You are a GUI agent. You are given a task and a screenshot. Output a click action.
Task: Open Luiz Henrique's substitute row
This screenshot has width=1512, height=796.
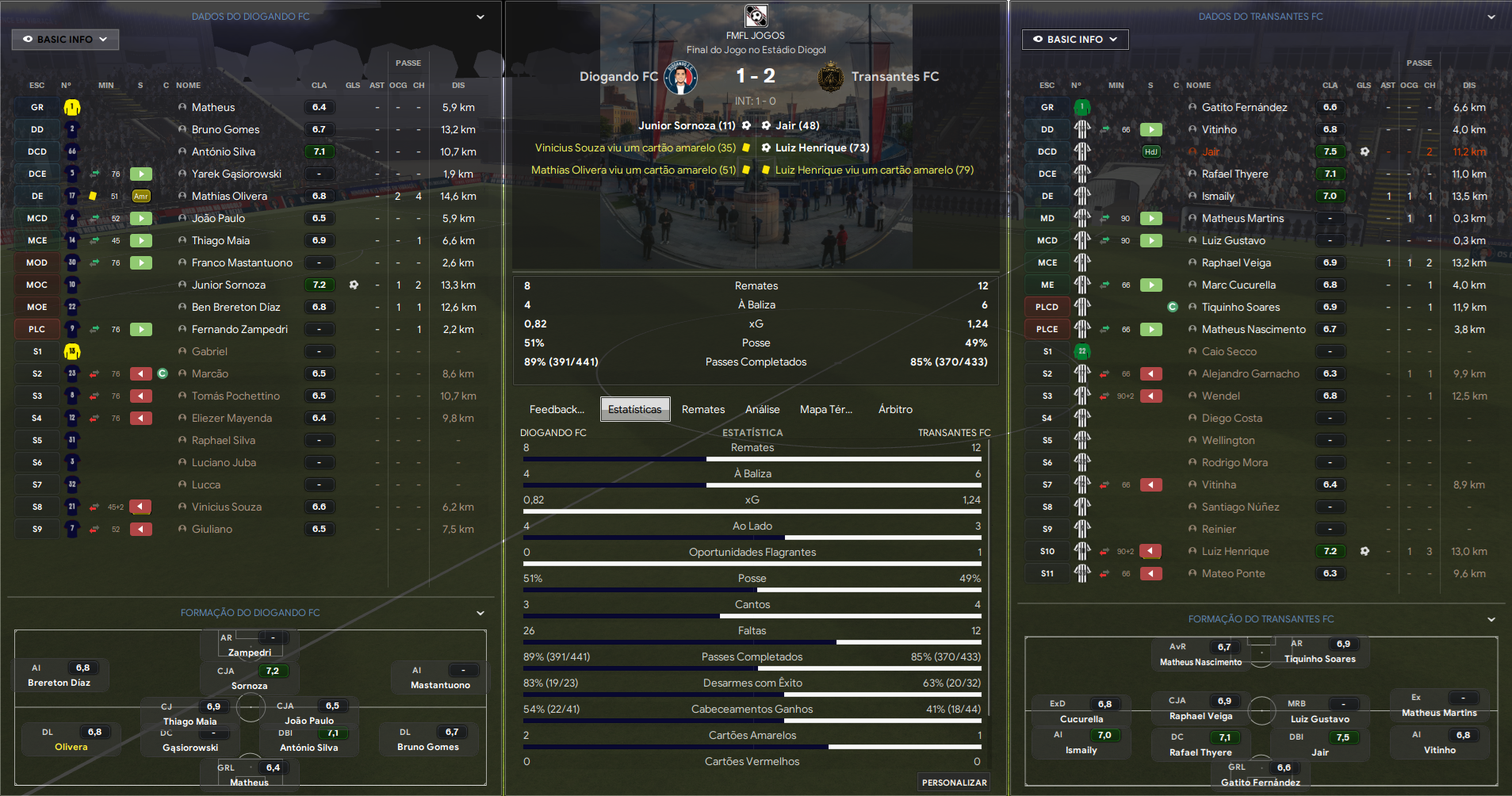coord(1235,551)
